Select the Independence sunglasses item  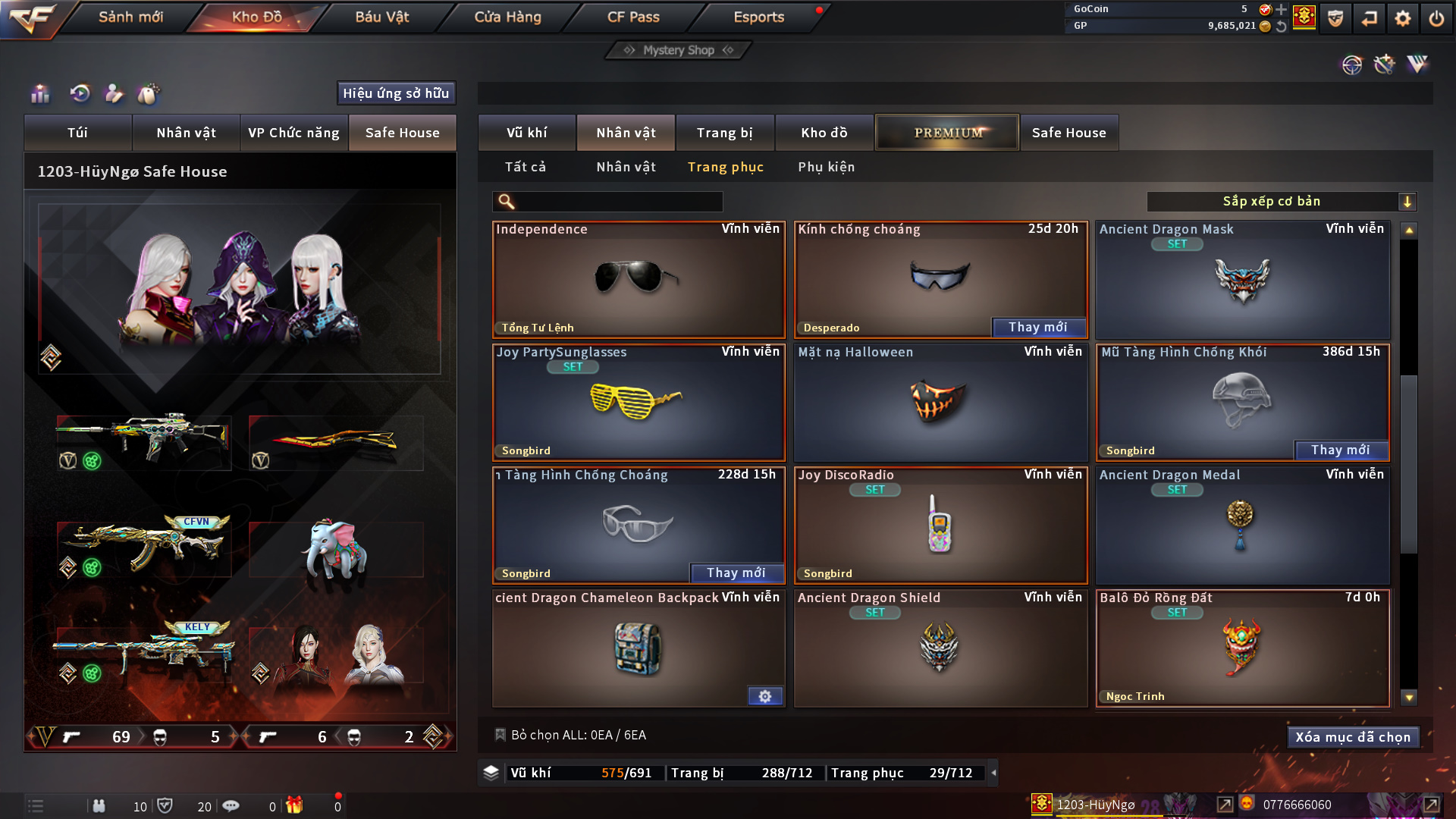pos(638,279)
